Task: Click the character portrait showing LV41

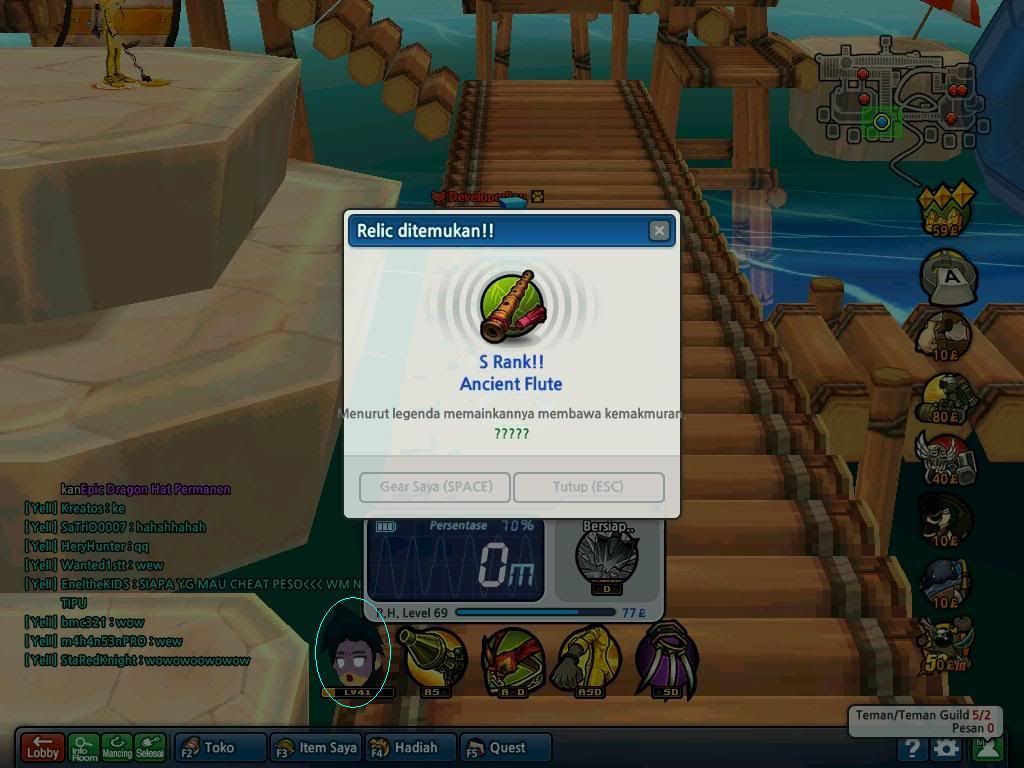Action: pyautogui.click(x=352, y=651)
